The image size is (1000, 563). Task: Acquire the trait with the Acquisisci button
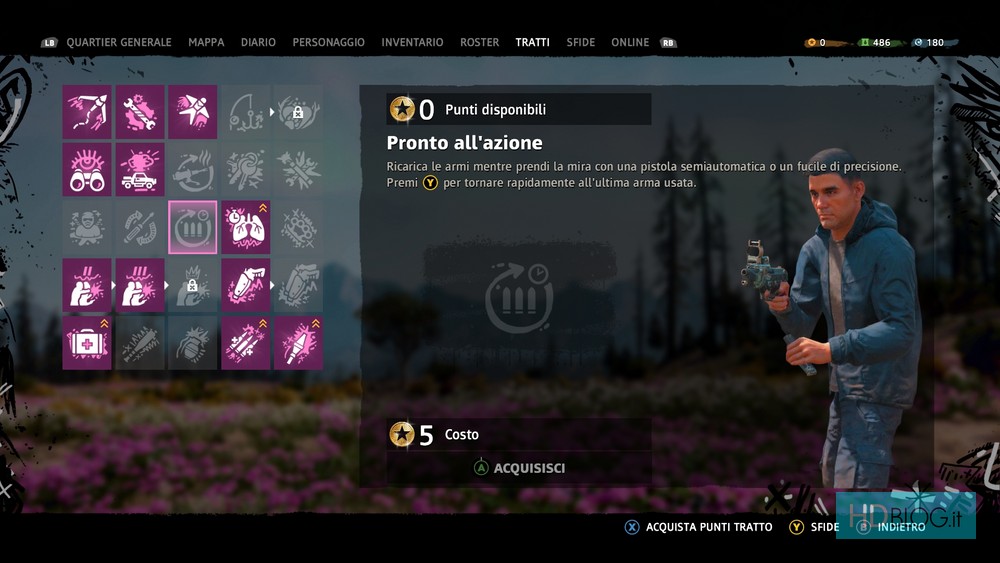519,468
